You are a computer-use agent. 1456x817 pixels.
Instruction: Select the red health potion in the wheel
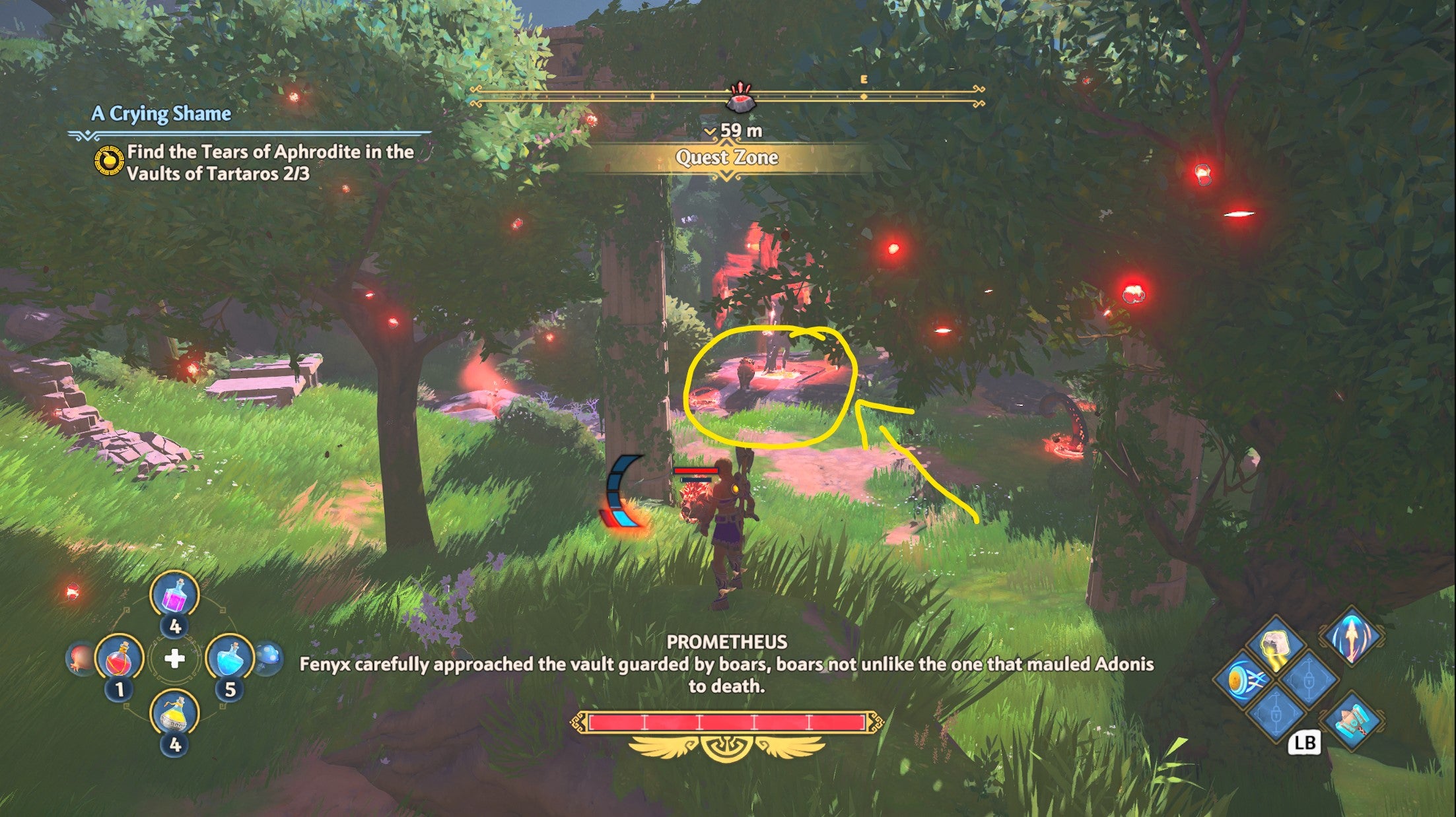pos(119,659)
